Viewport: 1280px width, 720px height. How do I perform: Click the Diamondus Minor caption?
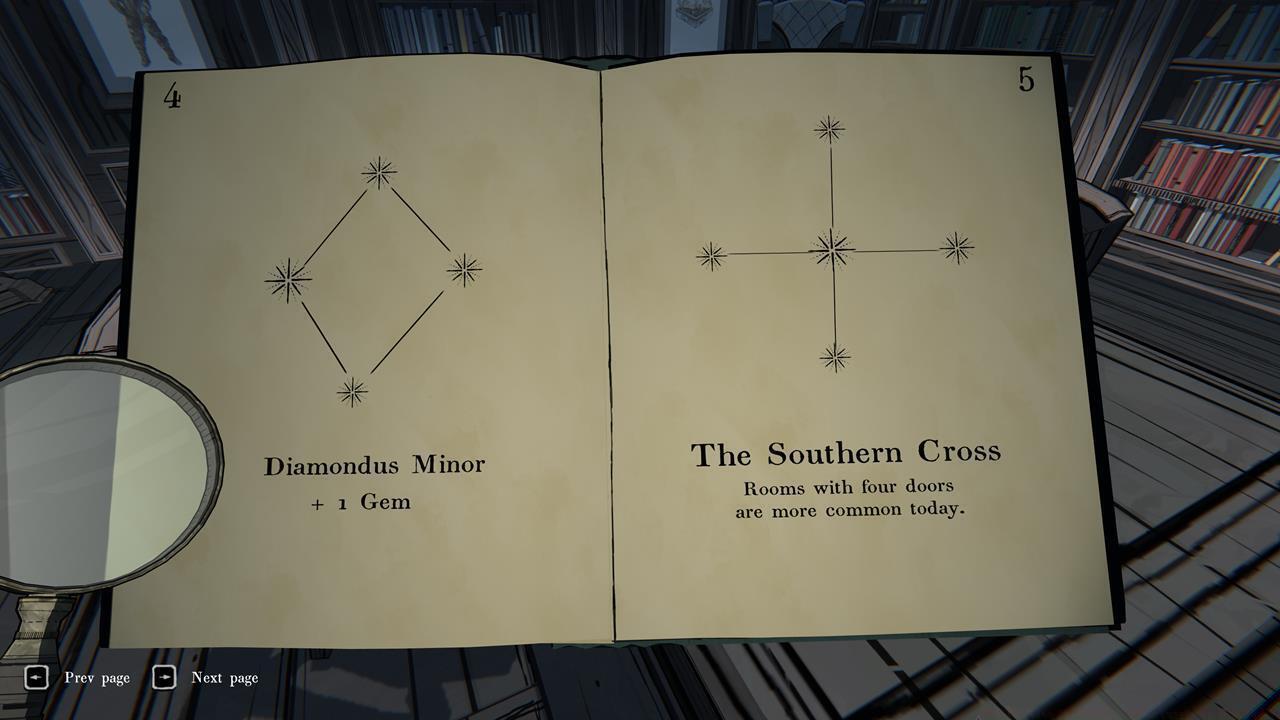(375, 465)
